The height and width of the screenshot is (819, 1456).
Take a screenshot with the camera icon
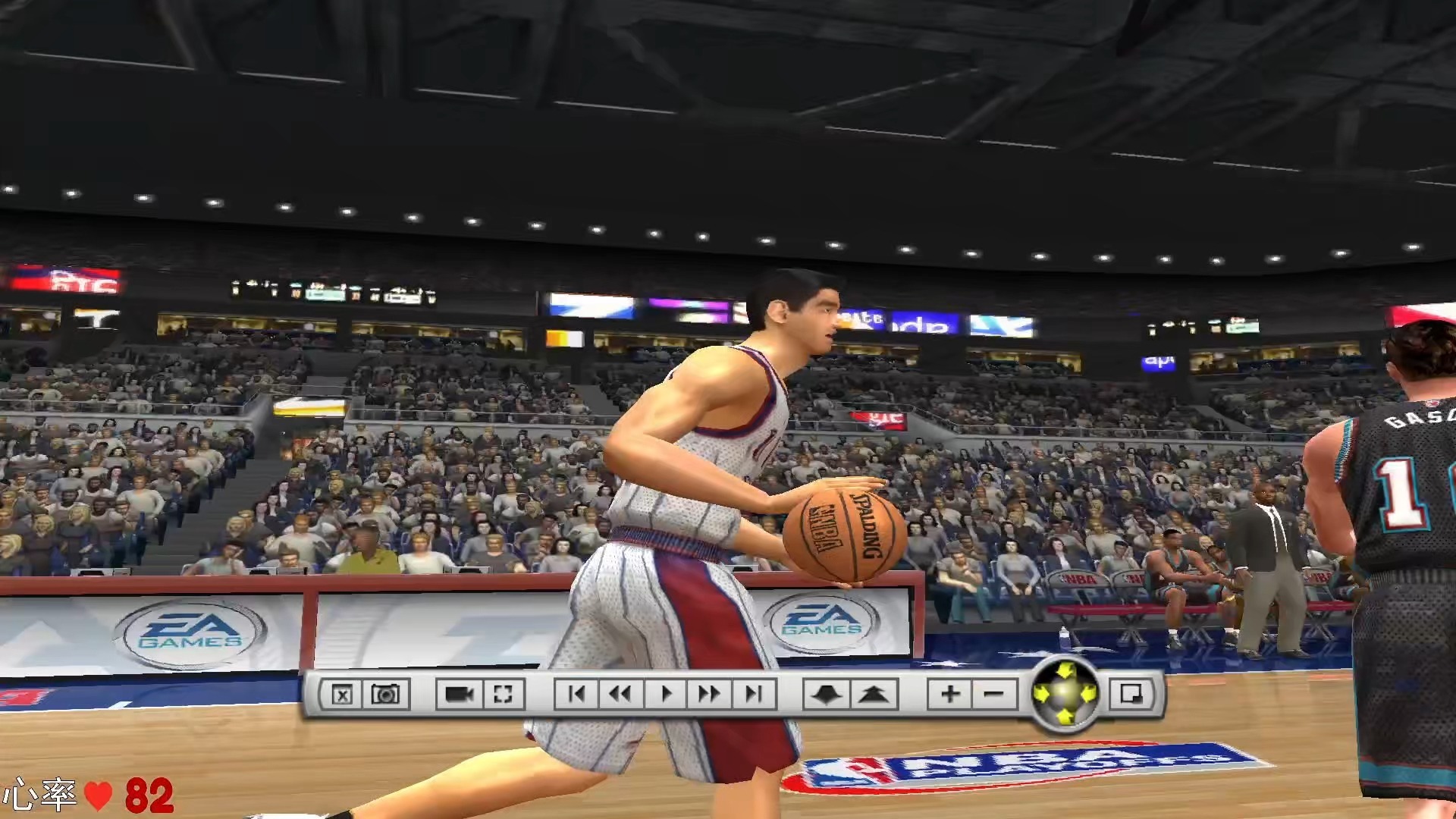pos(385,695)
